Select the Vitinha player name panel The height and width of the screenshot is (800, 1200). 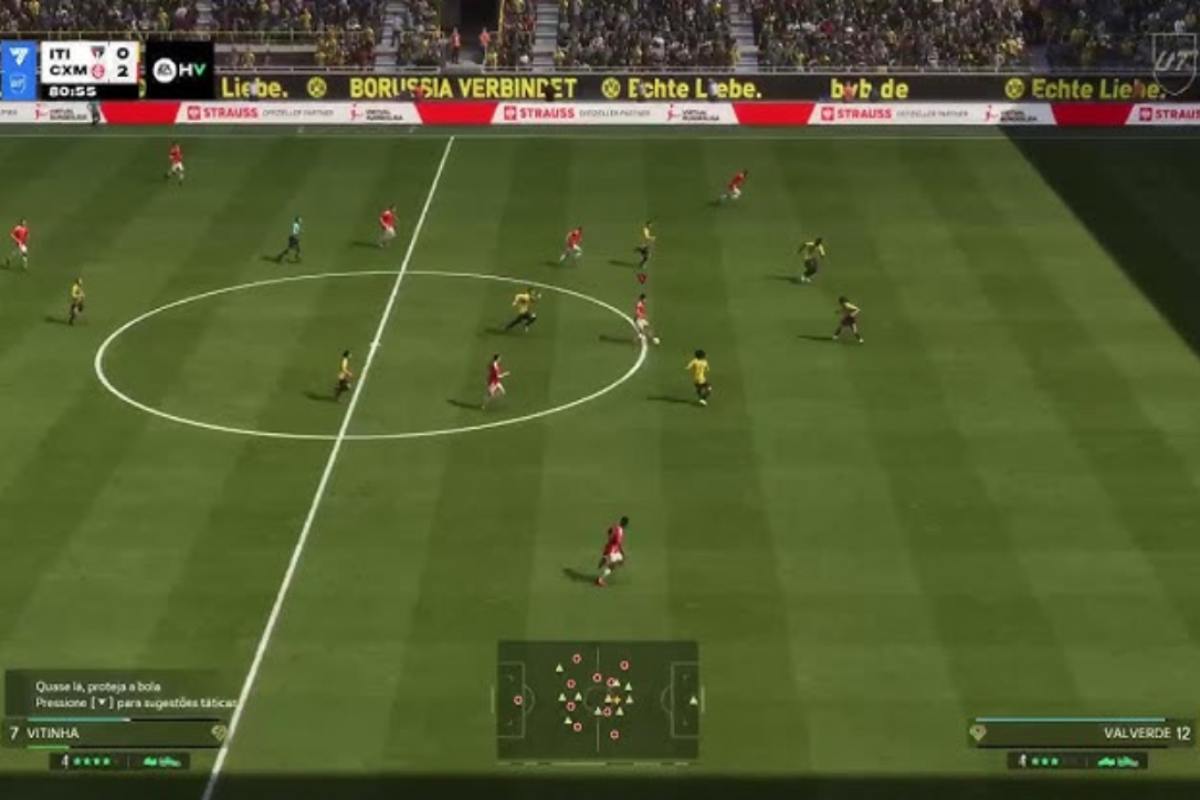[x=115, y=733]
